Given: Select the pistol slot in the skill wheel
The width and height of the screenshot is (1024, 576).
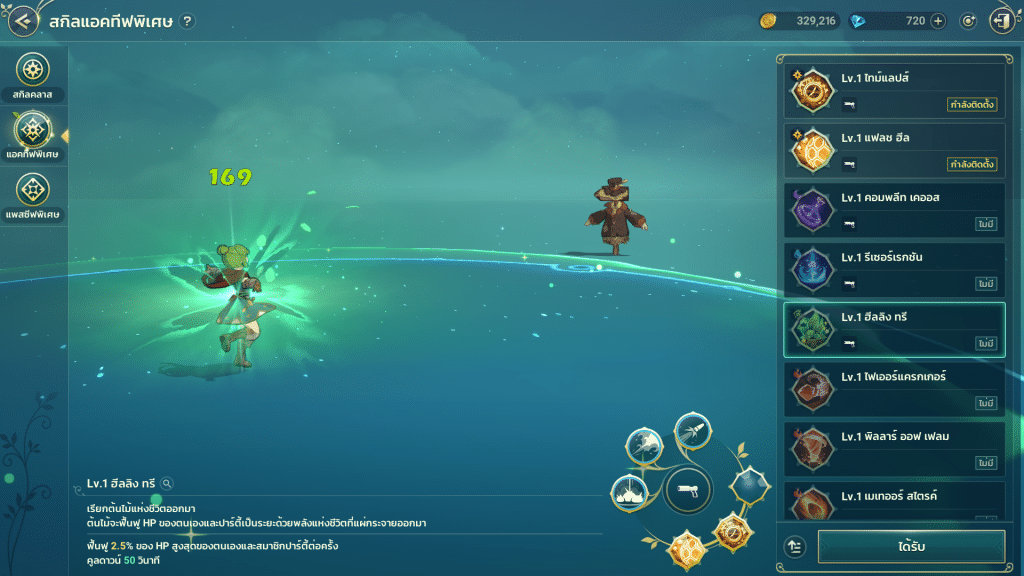Looking at the screenshot, I should (x=687, y=489).
